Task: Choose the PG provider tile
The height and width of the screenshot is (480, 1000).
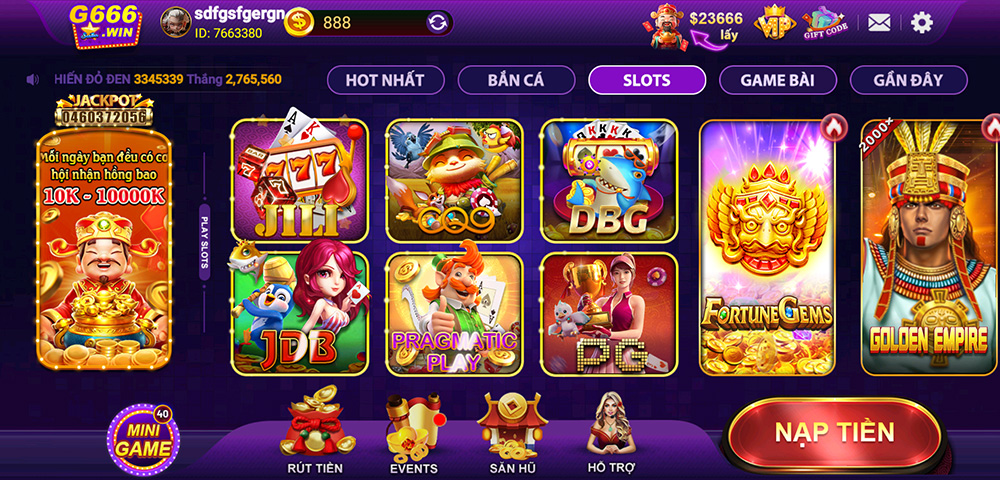Action: [608, 312]
